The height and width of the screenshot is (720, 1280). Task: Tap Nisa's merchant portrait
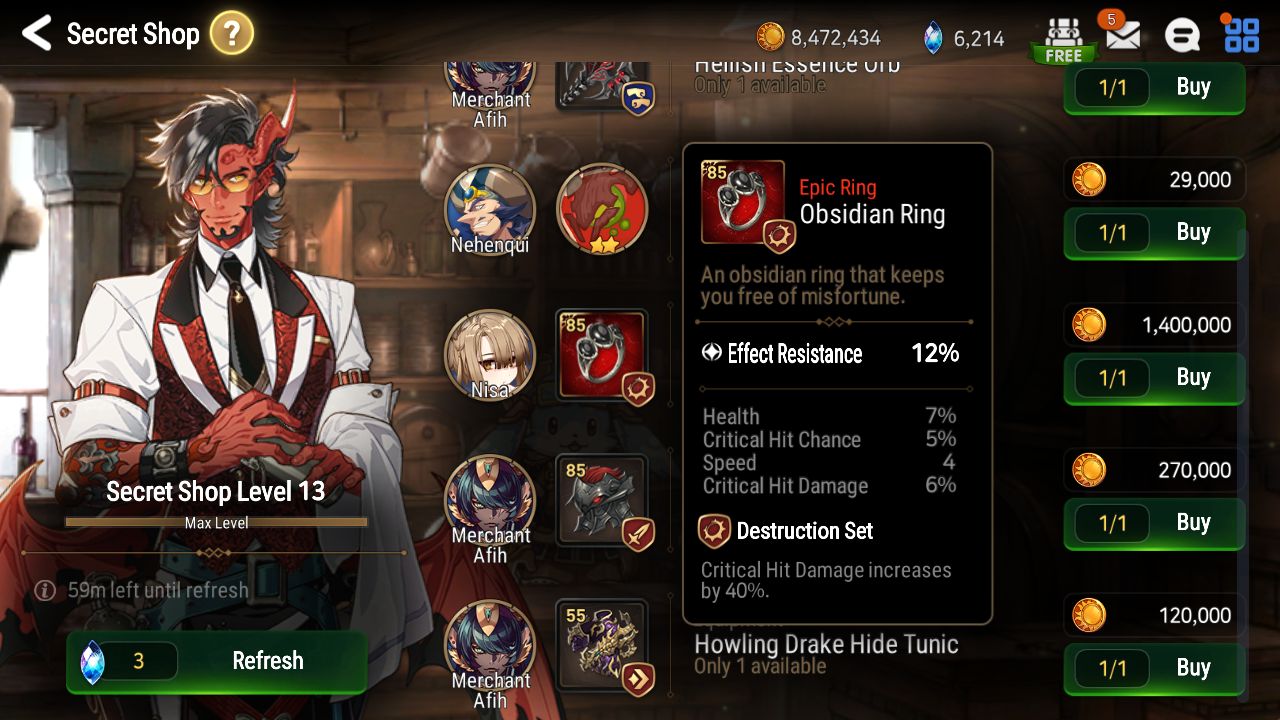490,356
